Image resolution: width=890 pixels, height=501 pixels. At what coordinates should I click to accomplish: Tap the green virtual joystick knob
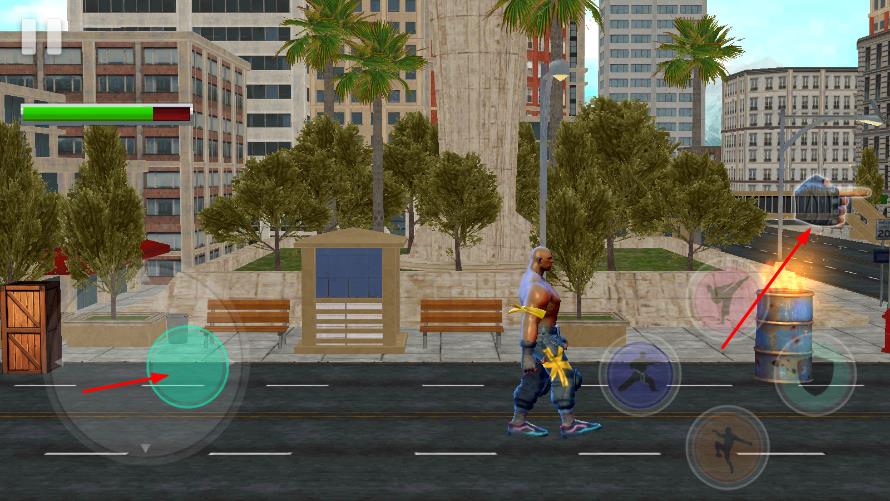pyautogui.click(x=188, y=367)
